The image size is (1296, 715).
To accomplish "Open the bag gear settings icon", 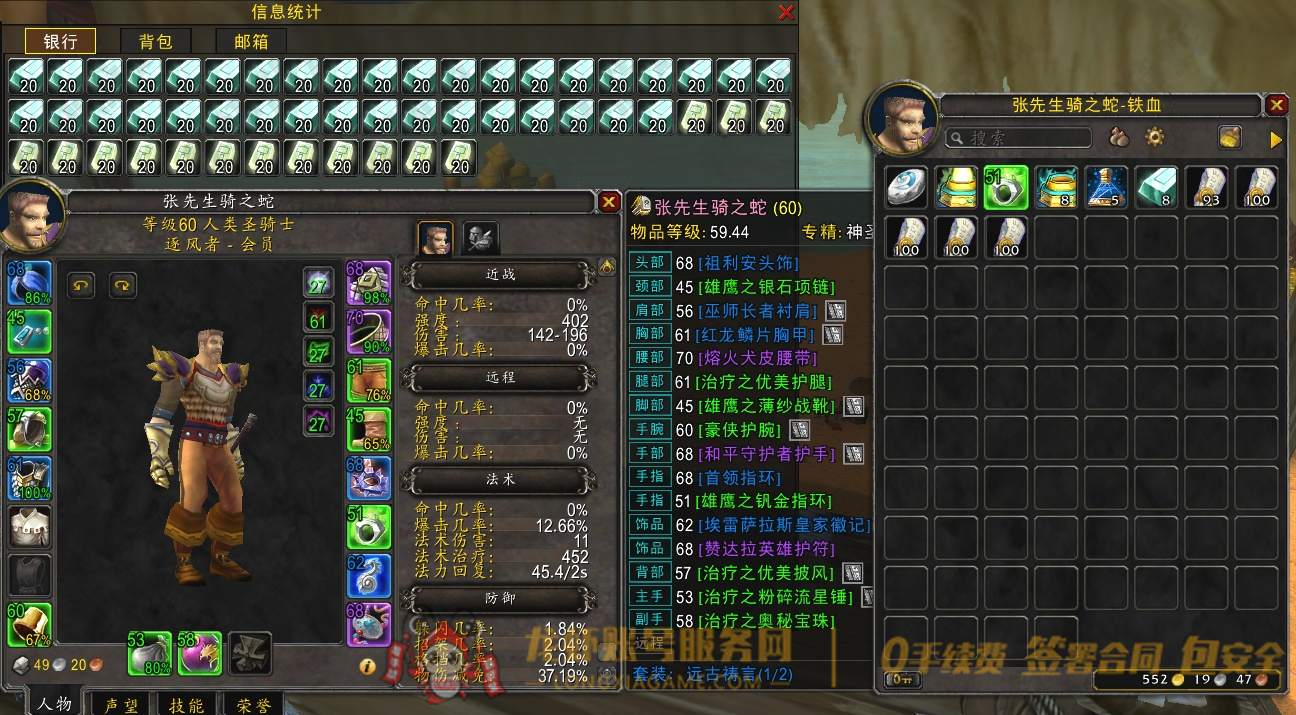I will (1155, 137).
